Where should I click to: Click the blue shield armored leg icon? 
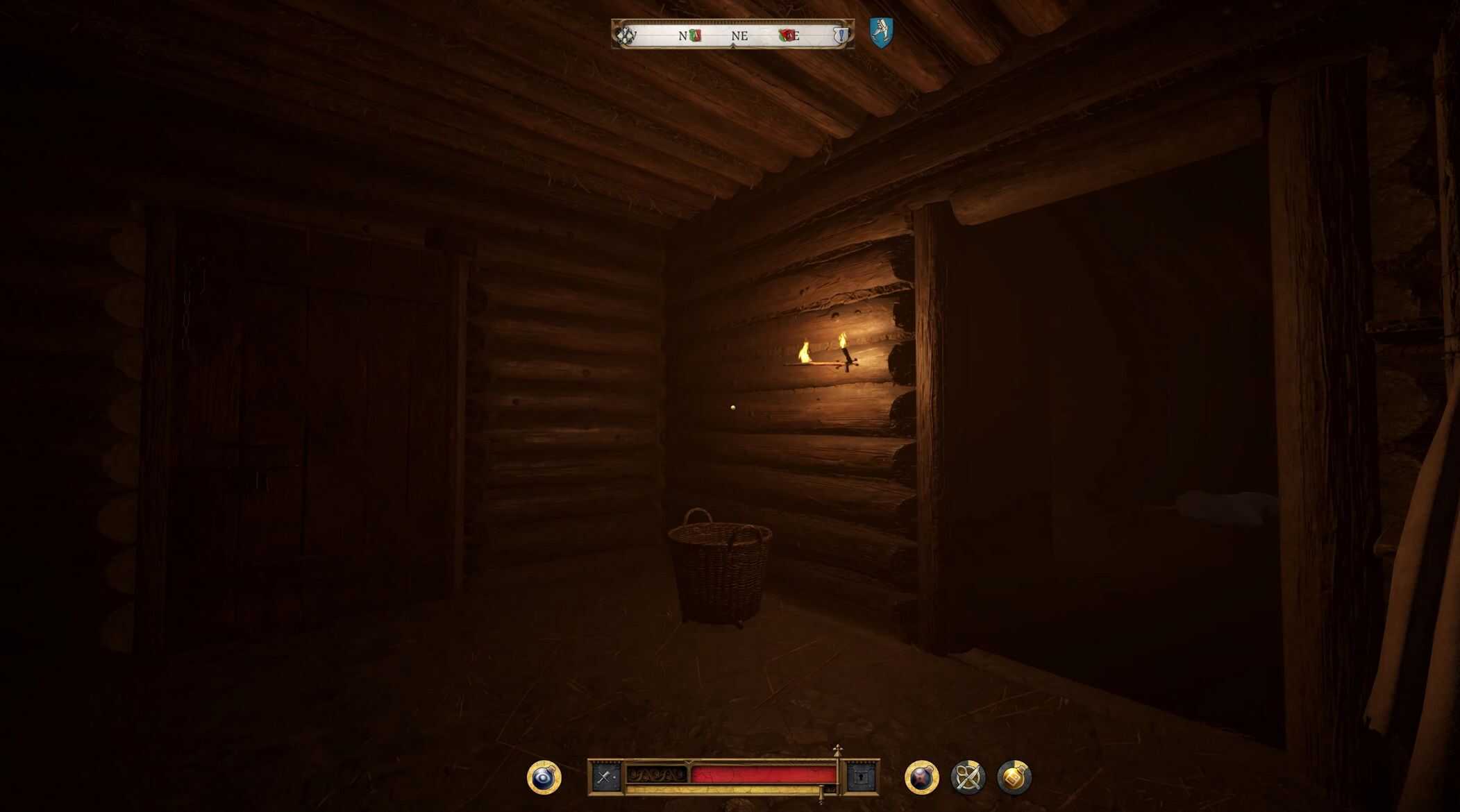click(x=881, y=33)
